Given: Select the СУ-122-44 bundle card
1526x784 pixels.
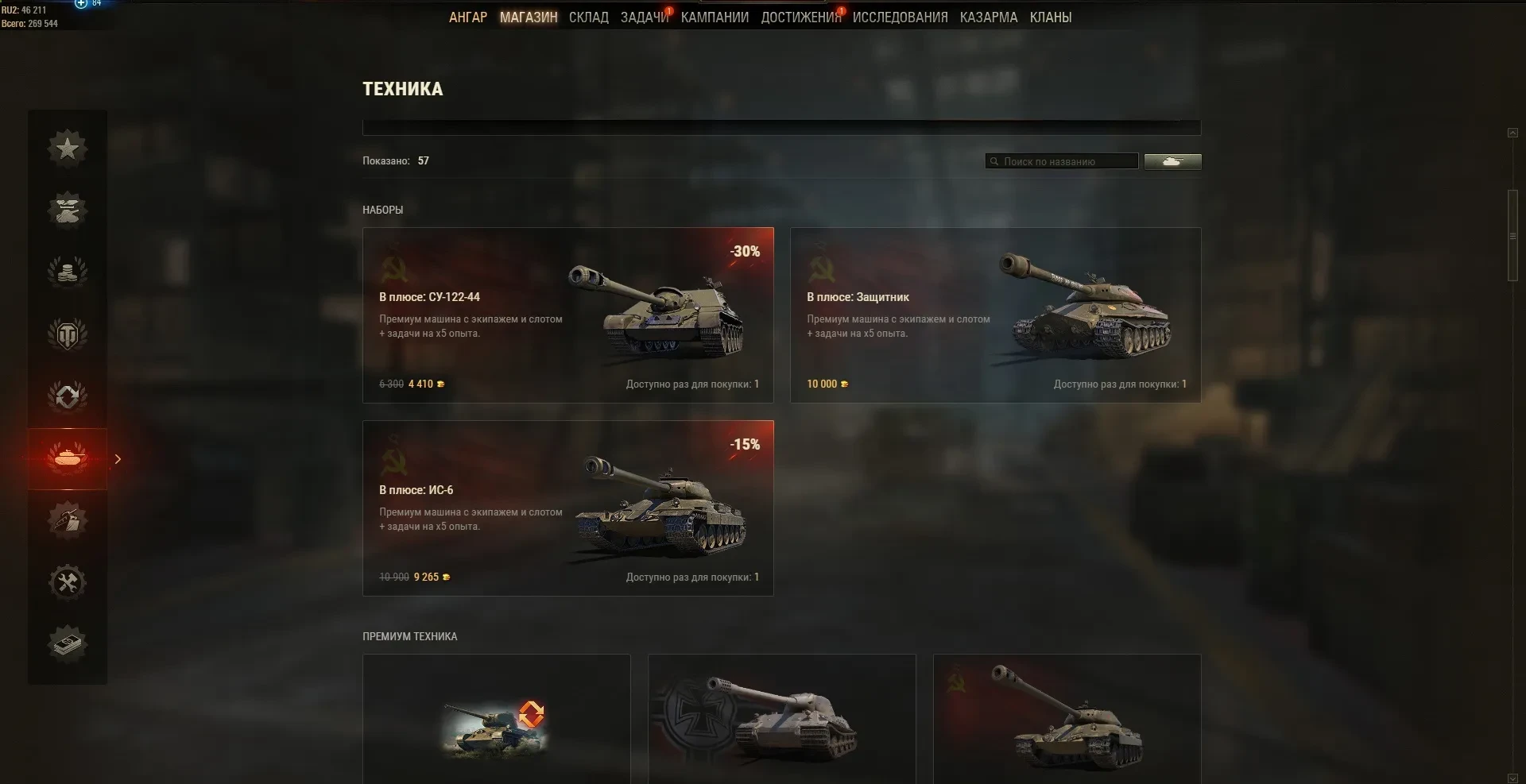Looking at the screenshot, I should coord(567,315).
